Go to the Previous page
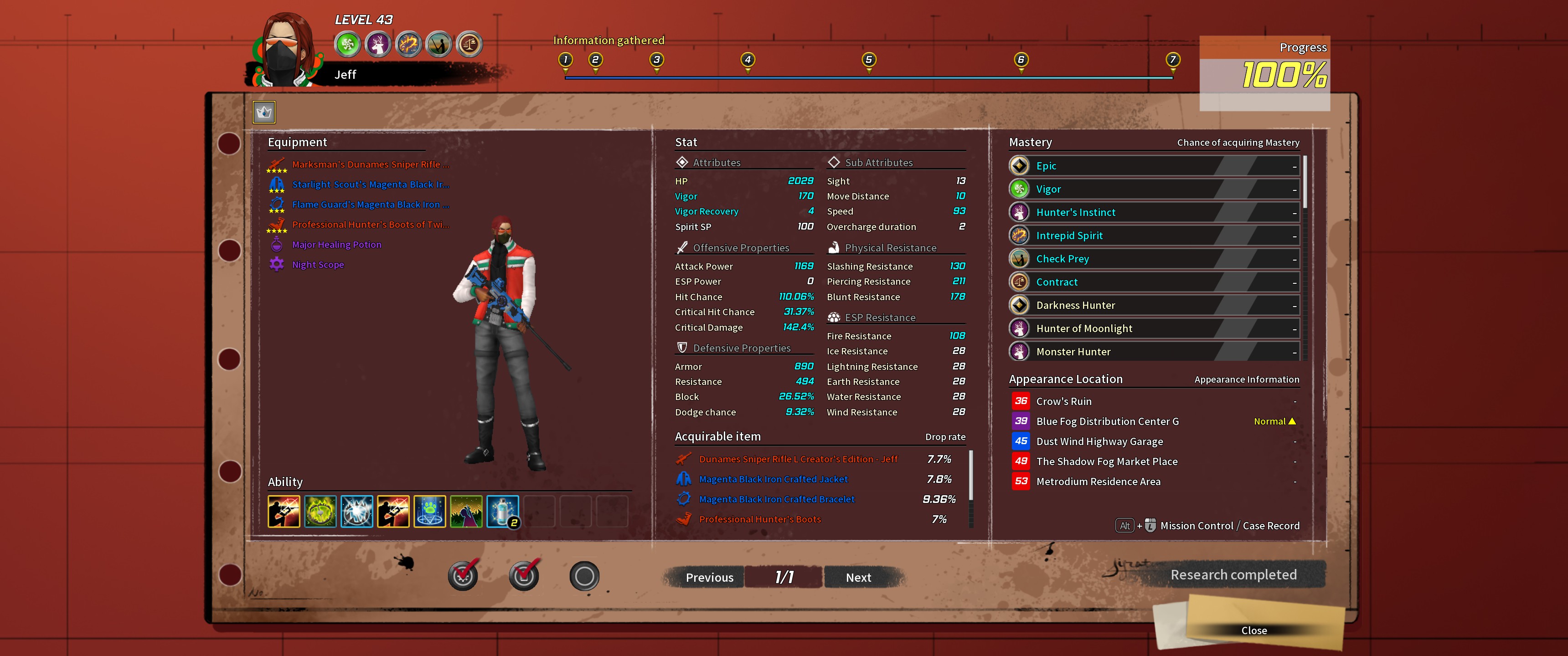Image resolution: width=1568 pixels, height=656 pixels. coord(709,577)
